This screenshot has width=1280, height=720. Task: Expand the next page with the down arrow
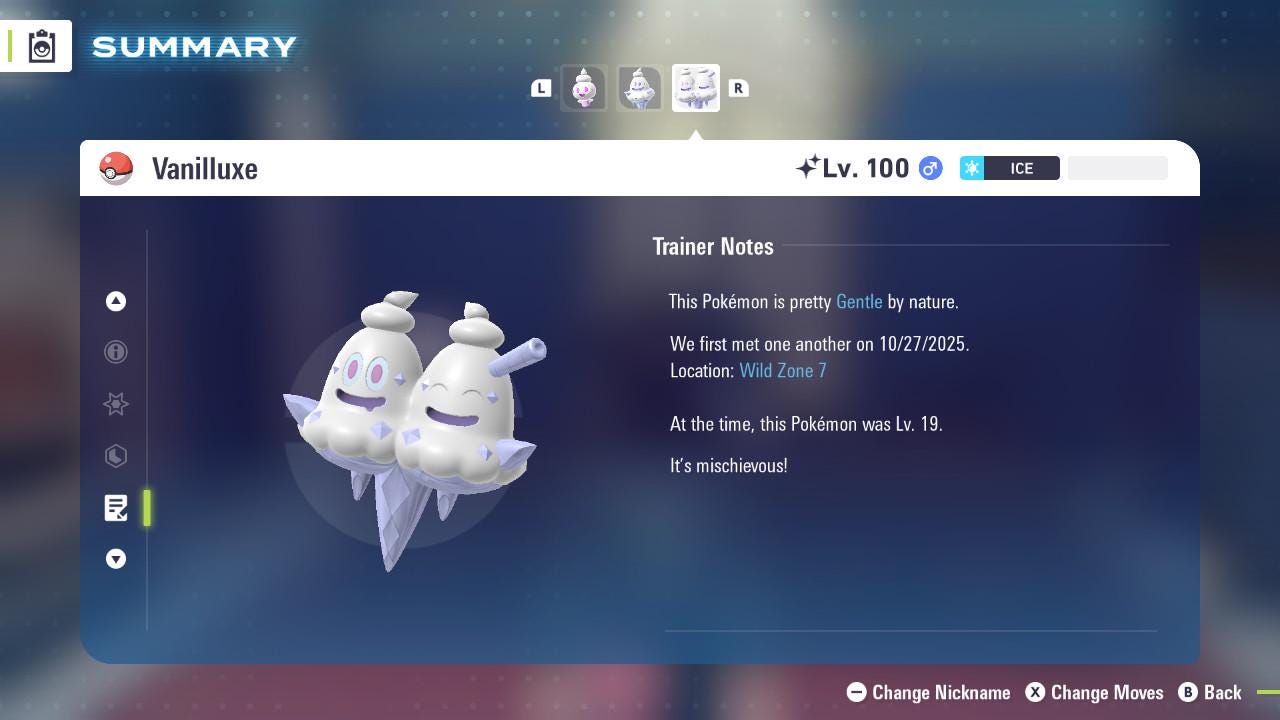tap(116, 559)
